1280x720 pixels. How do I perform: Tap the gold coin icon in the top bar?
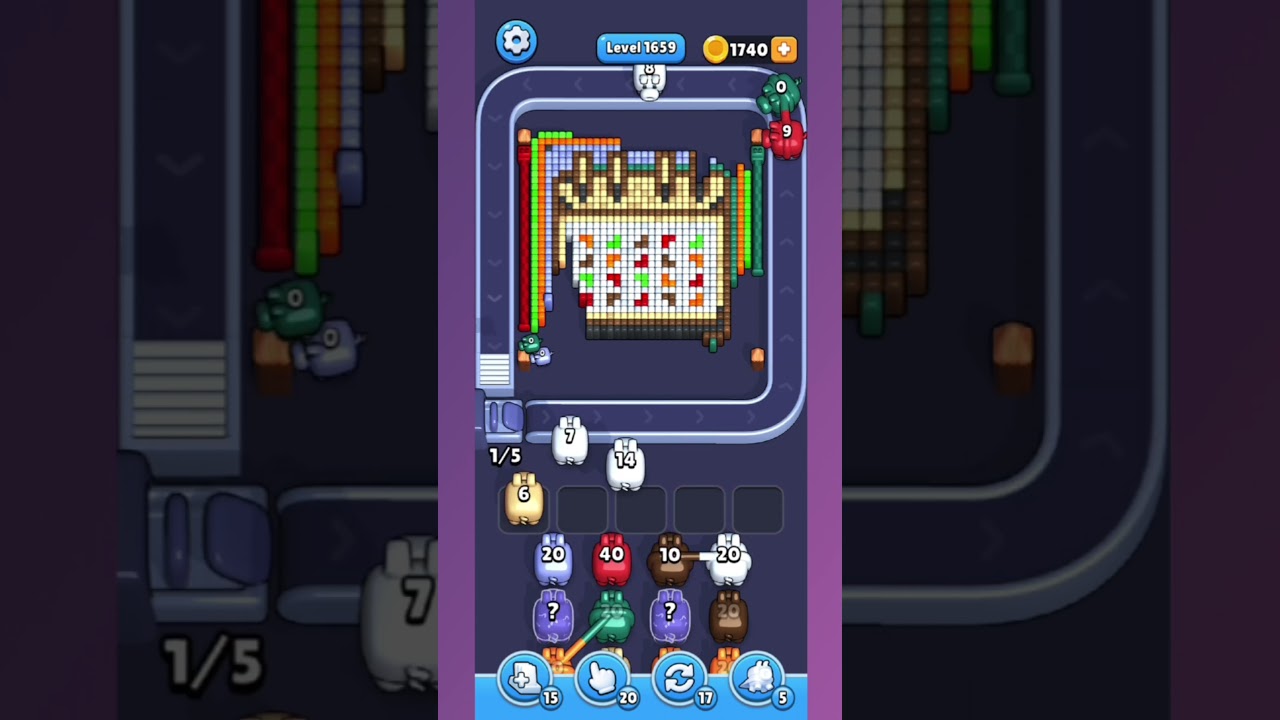pyautogui.click(x=716, y=48)
